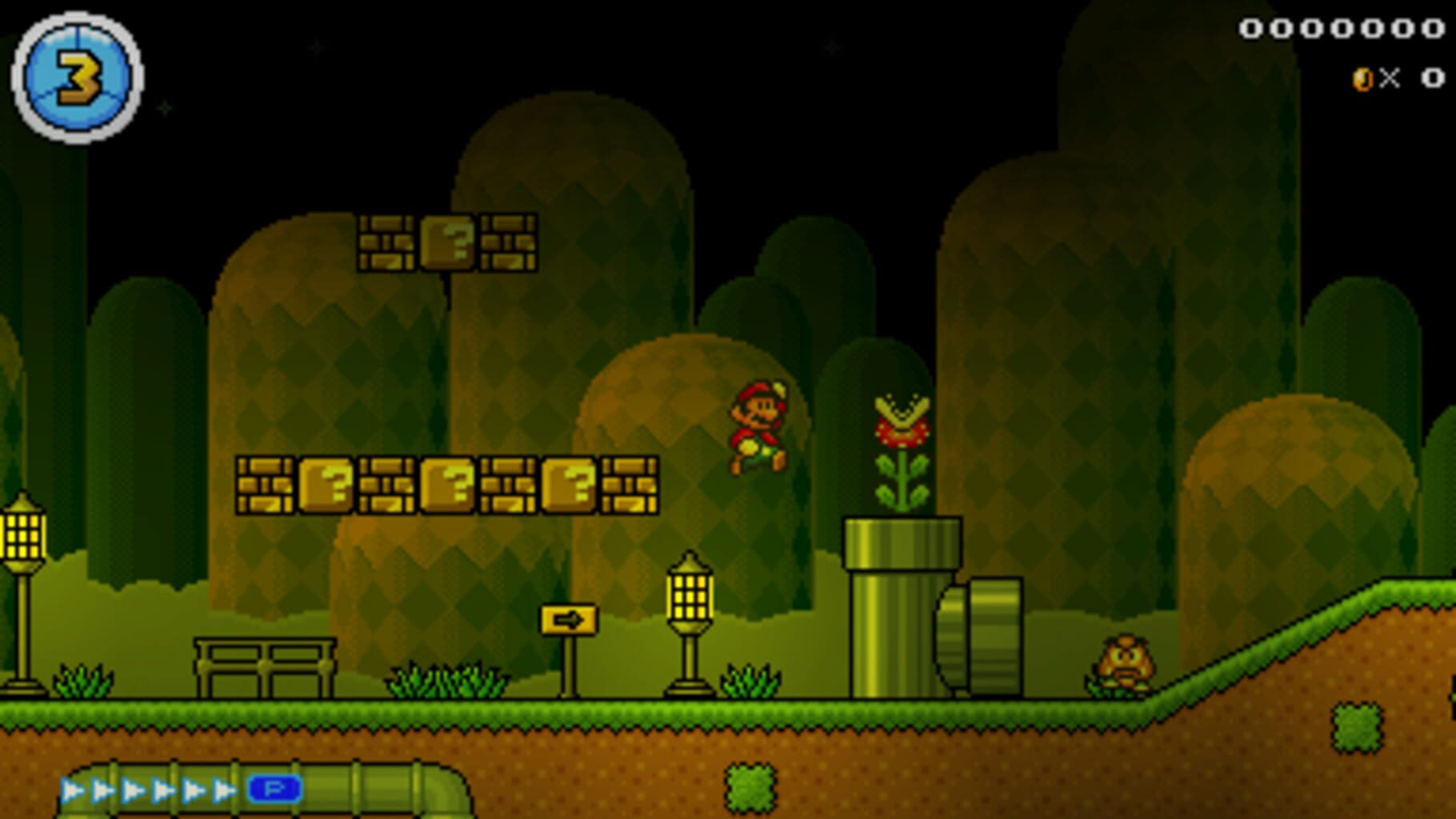Click the blue timer clock showing 3
The height and width of the screenshot is (819, 1456).
point(76,76)
